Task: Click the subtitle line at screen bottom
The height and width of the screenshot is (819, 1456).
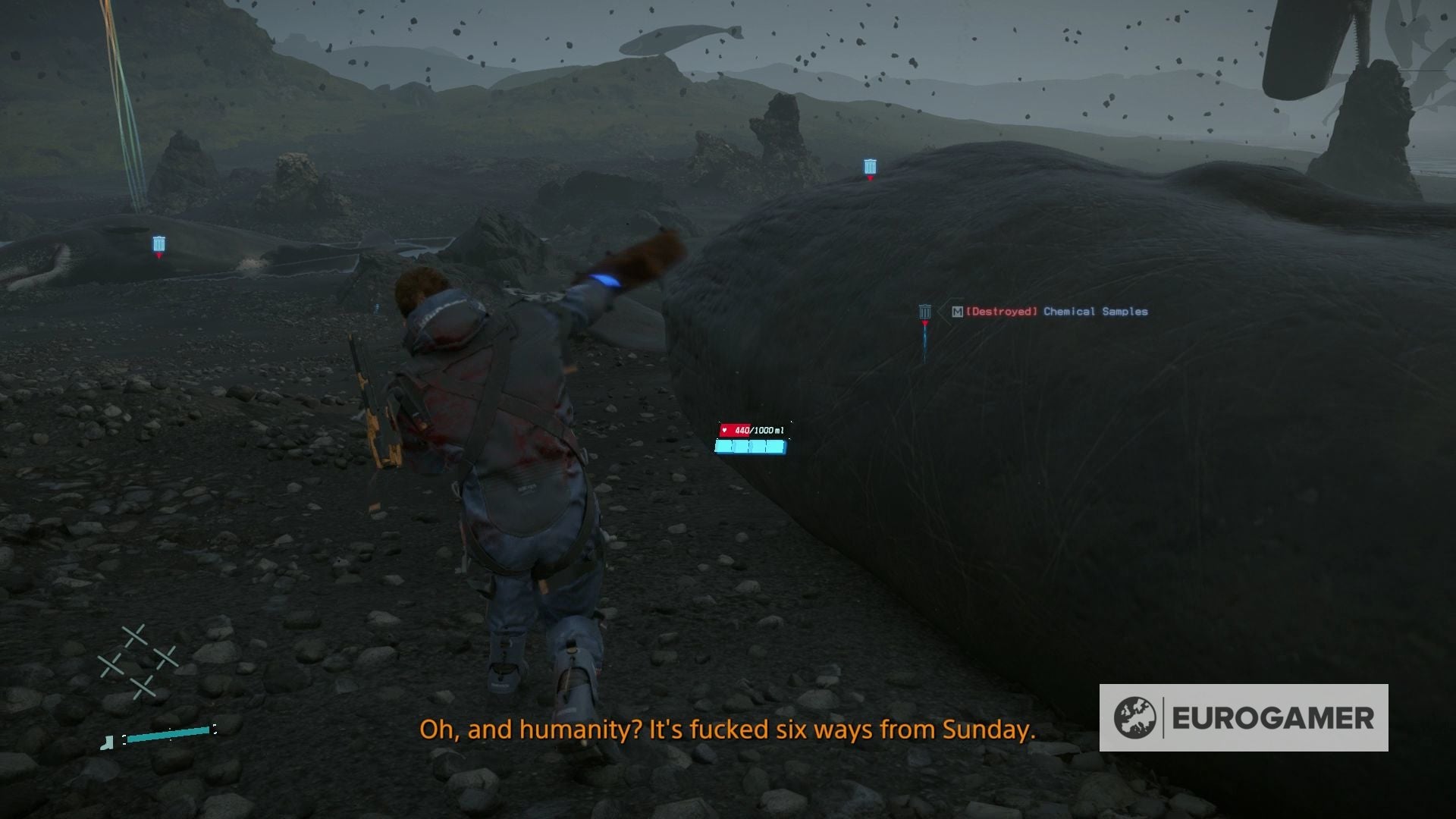Action: coord(728,730)
